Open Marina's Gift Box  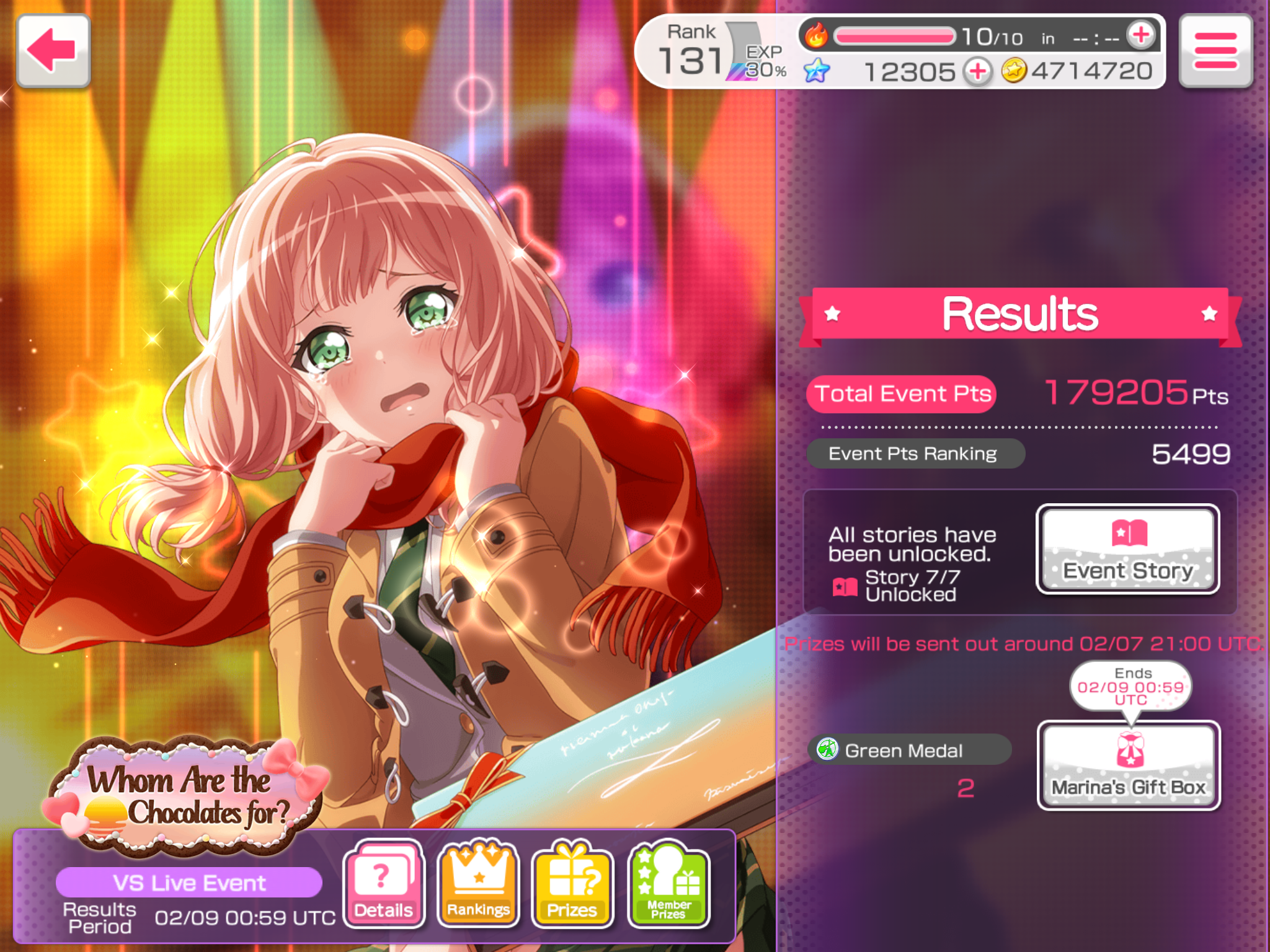click(1129, 765)
